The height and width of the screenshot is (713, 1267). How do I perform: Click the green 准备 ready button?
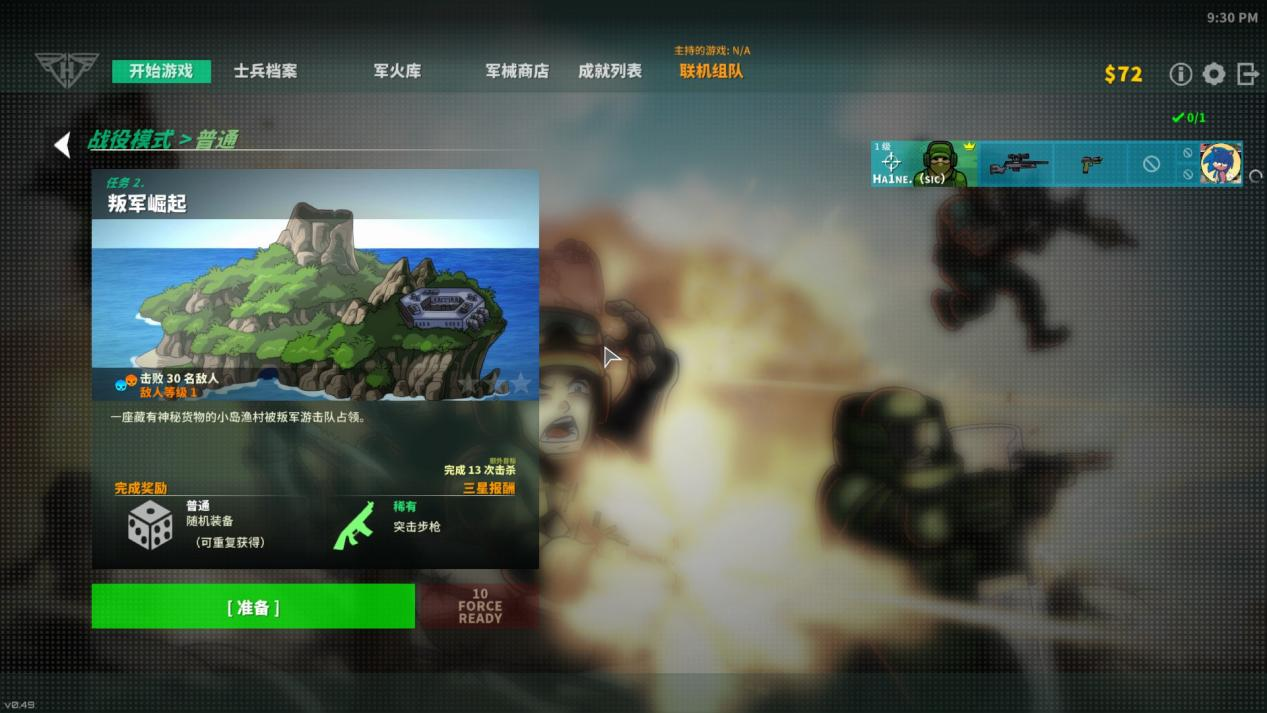[253, 607]
